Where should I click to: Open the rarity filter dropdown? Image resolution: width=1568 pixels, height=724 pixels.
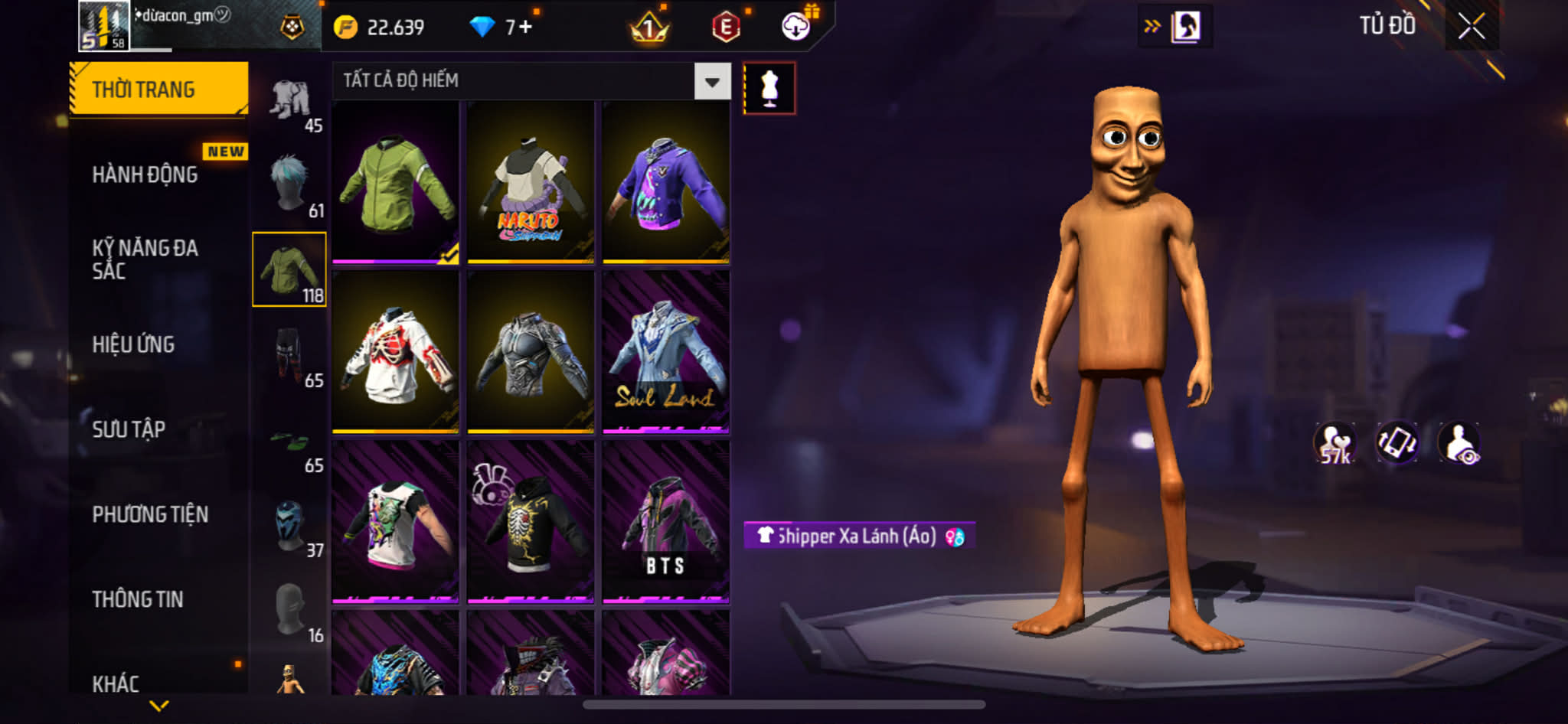pyautogui.click(x=712, y=81)
